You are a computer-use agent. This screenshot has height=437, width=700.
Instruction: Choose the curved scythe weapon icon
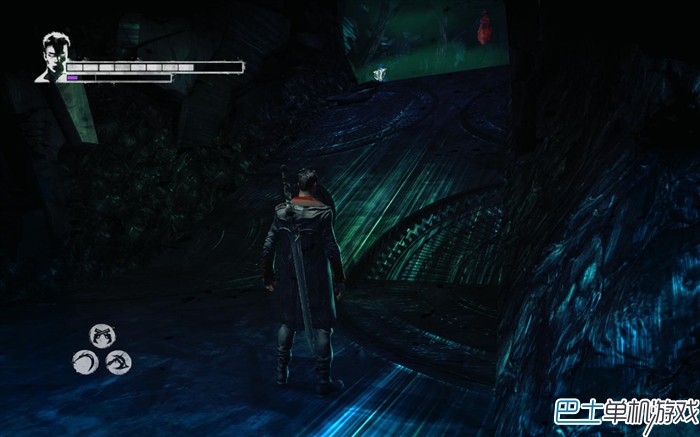pyautogui.click(x=84, y=361)
